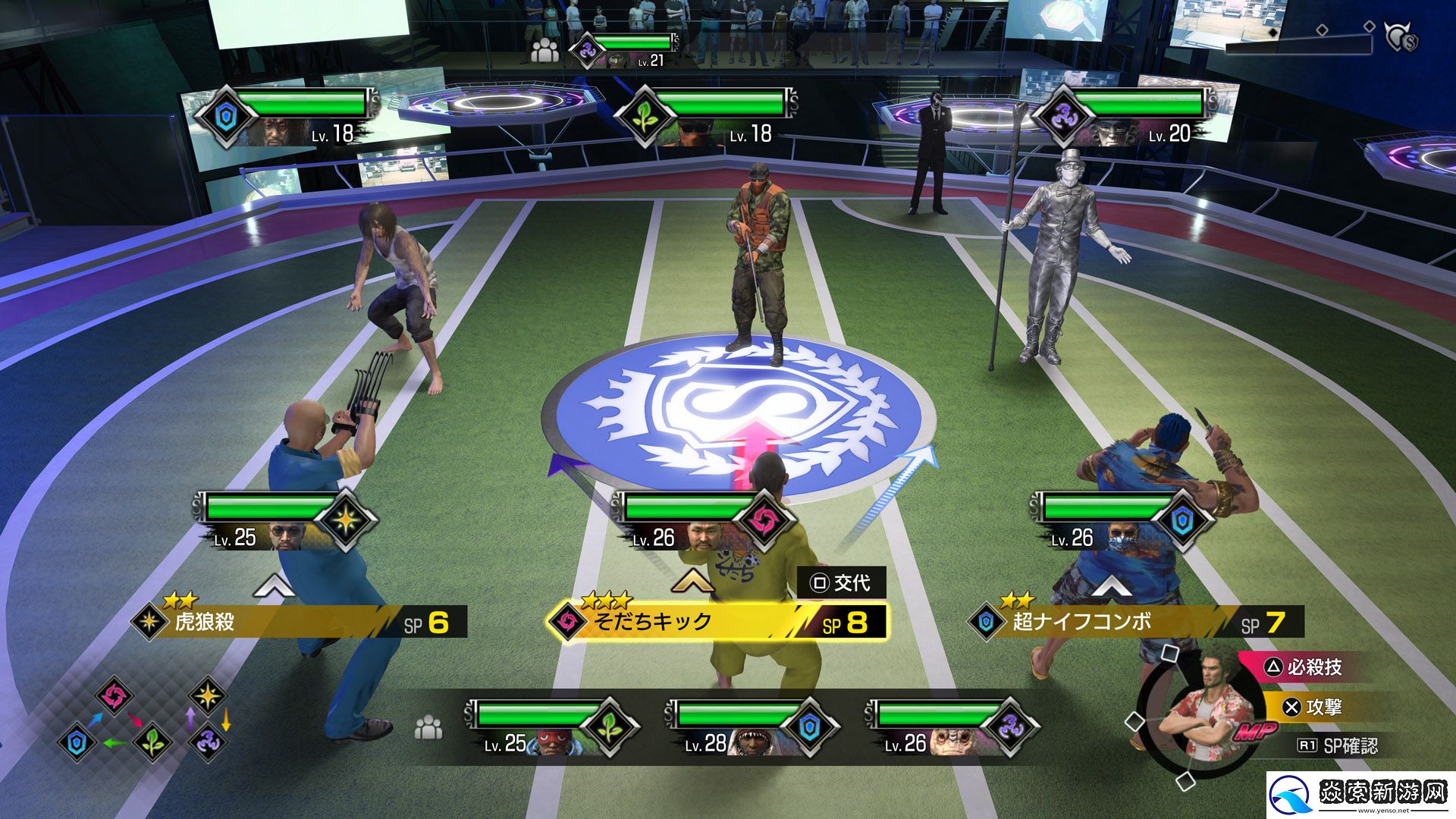The width and height of the screenshot is (1456, 819).
Task: Click the devil money icon
Action: (1400, 36)
